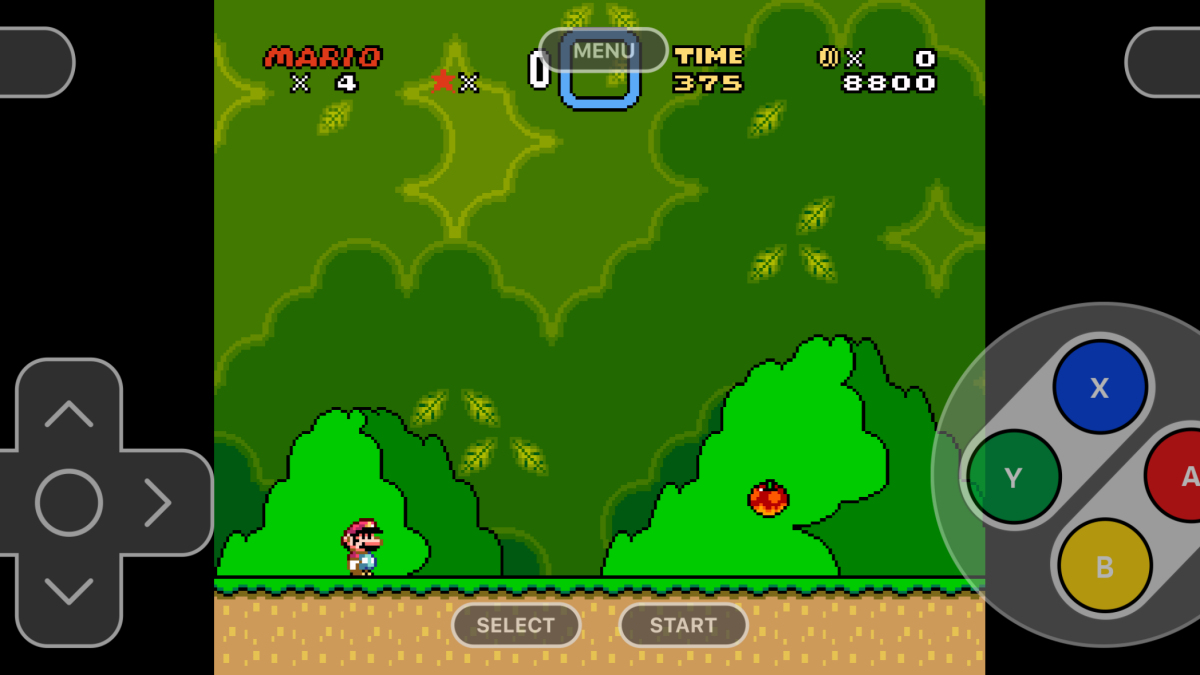This screenshot has height=675, width=1200.
Task: Hit the blue X button
Action: [1099, 387]
